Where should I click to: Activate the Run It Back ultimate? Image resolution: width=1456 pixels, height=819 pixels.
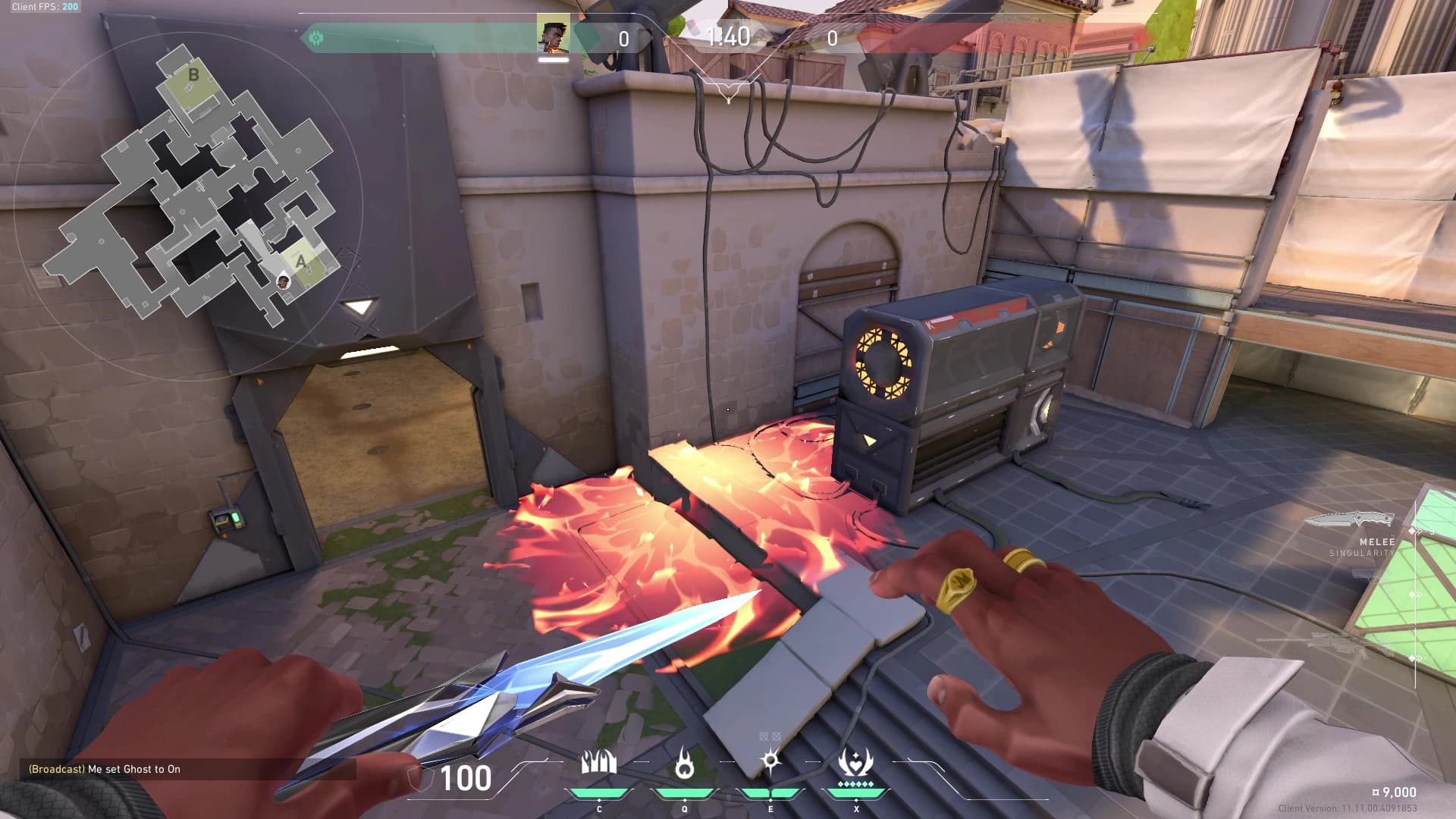coord(856,762)
